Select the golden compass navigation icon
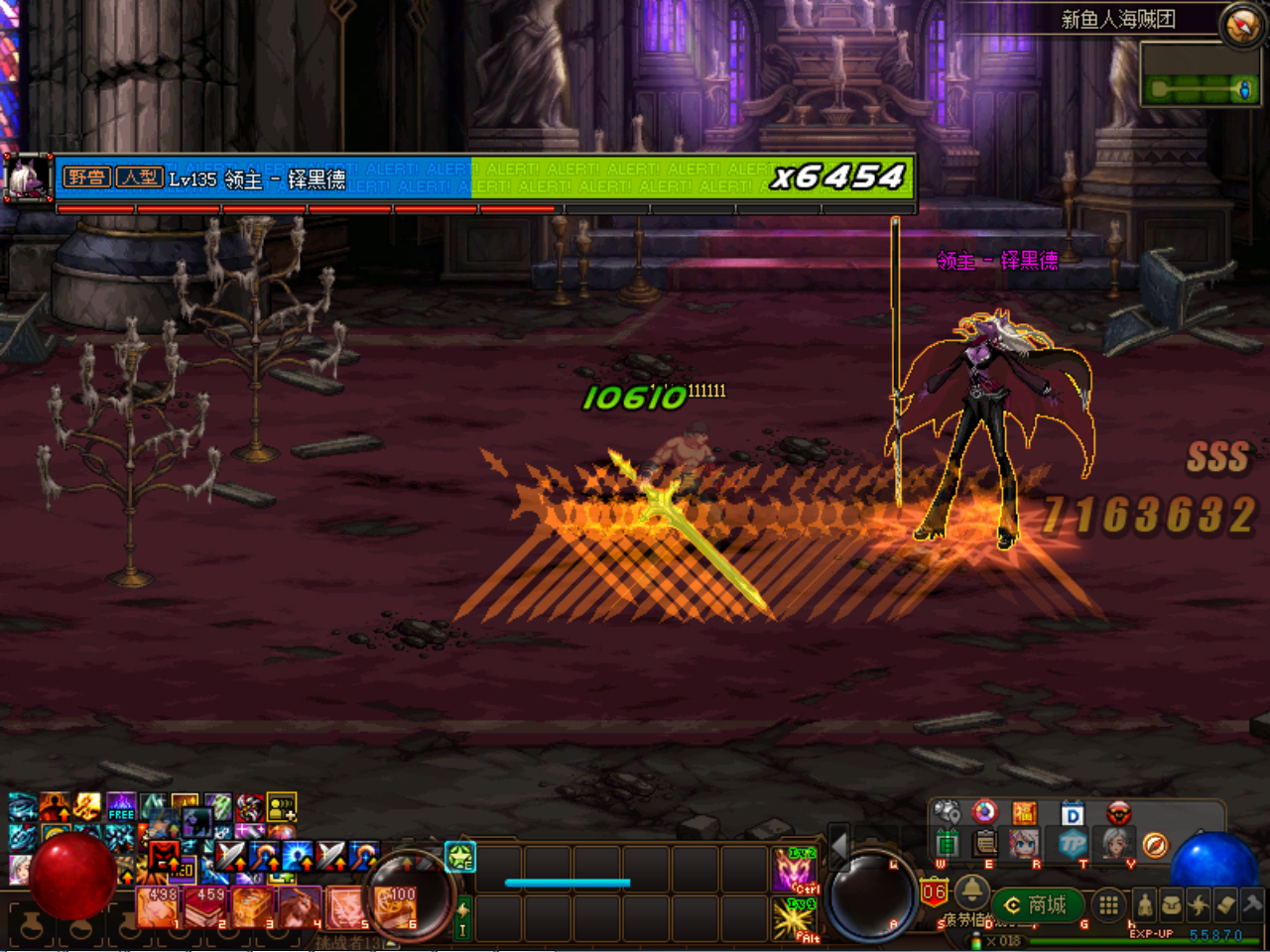Viewport: 1270px width, 952px height. [1156, 845]
